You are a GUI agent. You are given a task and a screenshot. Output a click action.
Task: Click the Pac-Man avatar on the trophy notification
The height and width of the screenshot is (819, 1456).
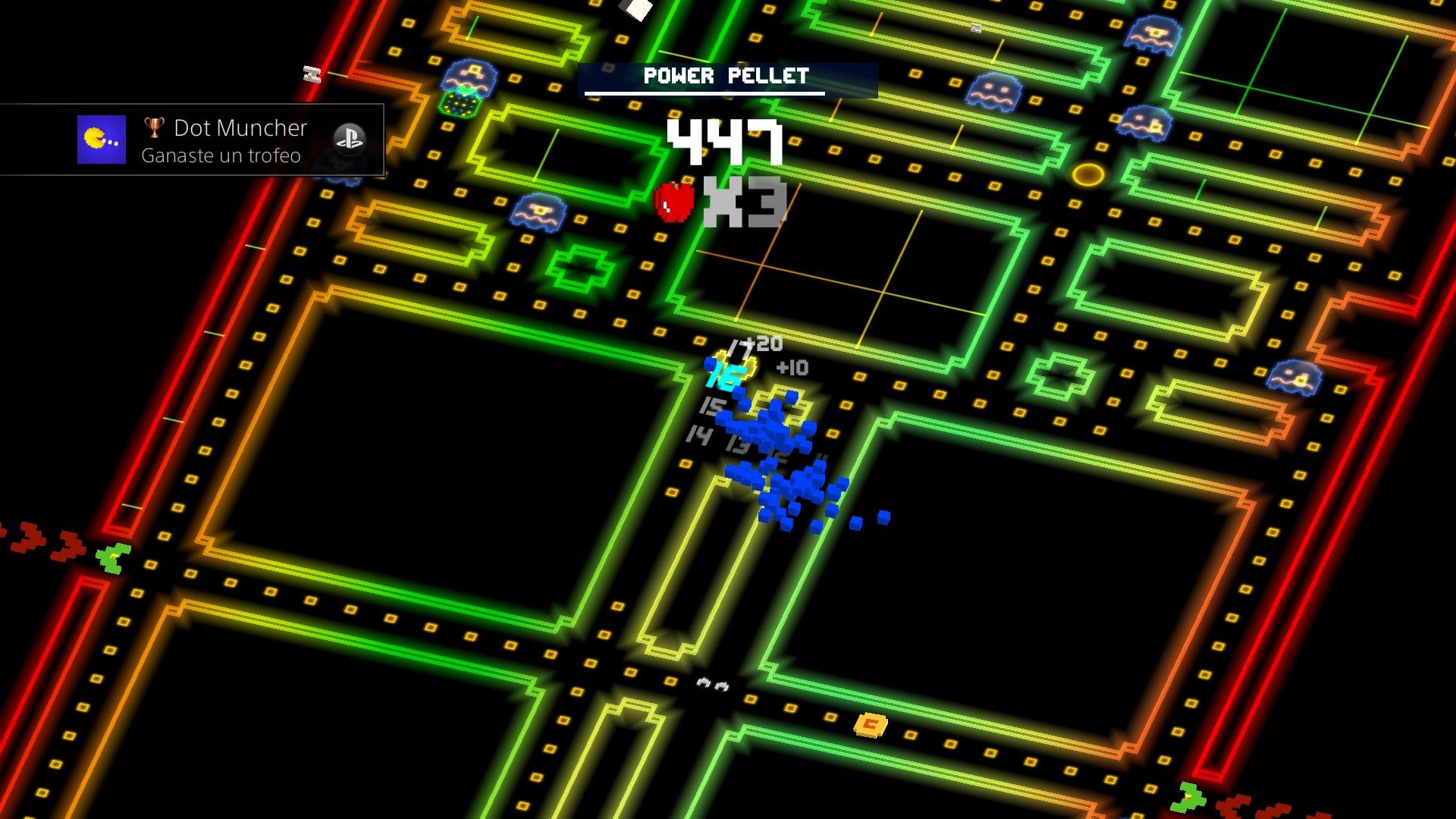pos(101,140)
